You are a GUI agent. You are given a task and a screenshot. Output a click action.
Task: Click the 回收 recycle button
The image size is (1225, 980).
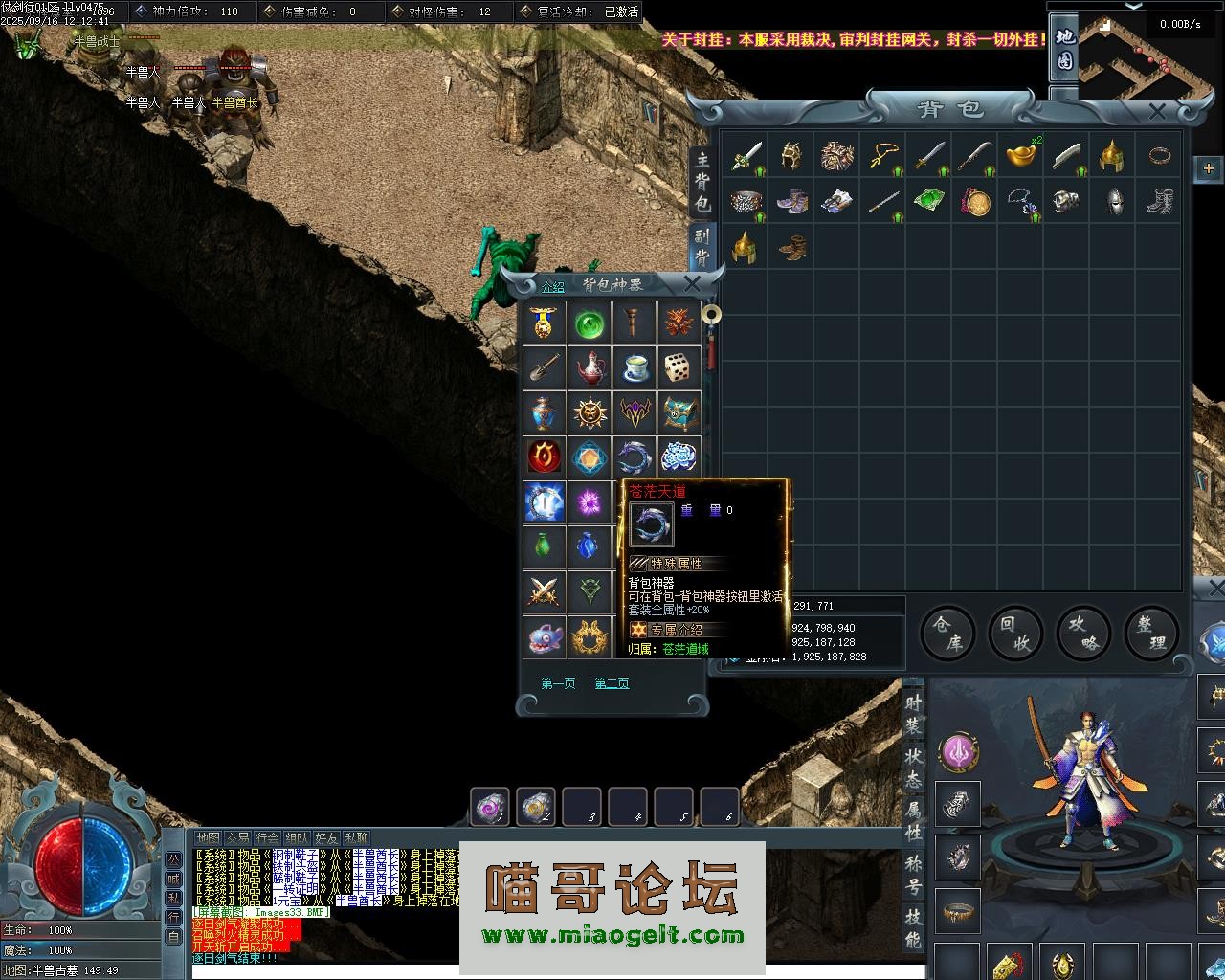pyautogui.click(x=1015, y=633)
